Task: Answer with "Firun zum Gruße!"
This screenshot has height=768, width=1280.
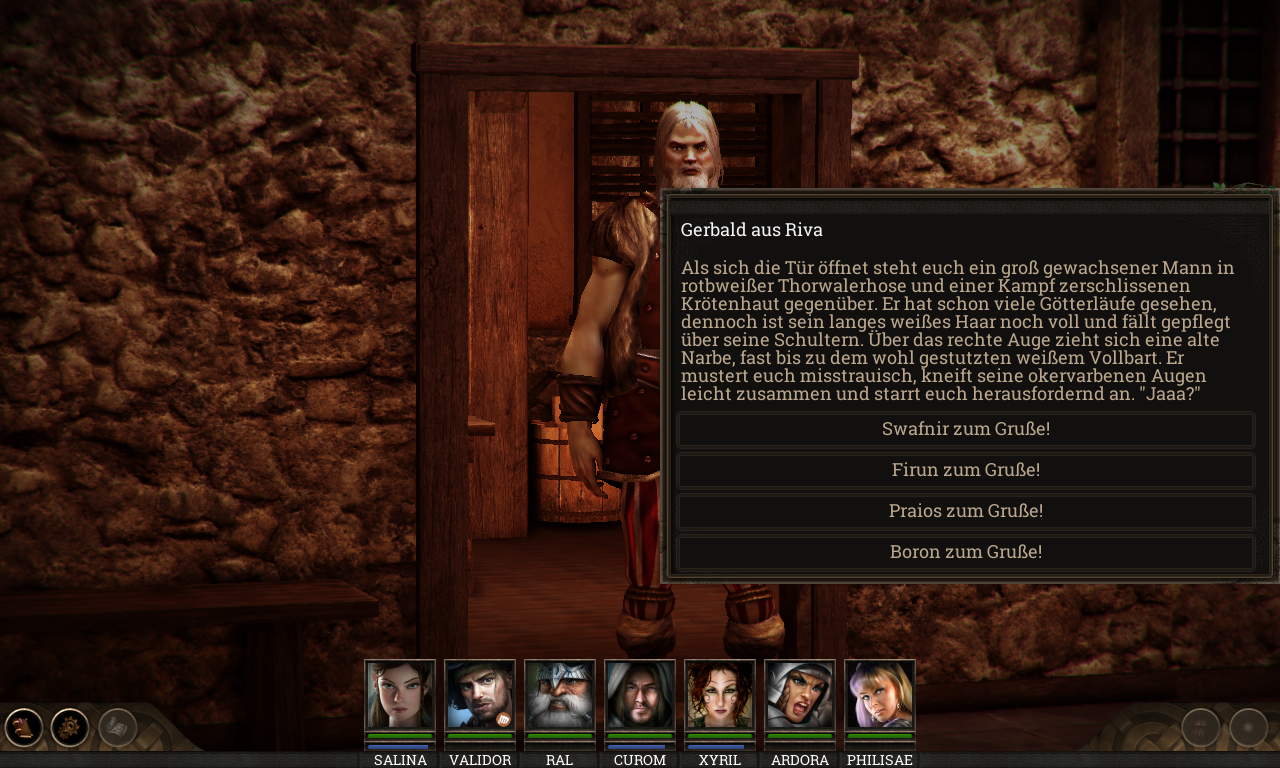Action: pos(966,469)
